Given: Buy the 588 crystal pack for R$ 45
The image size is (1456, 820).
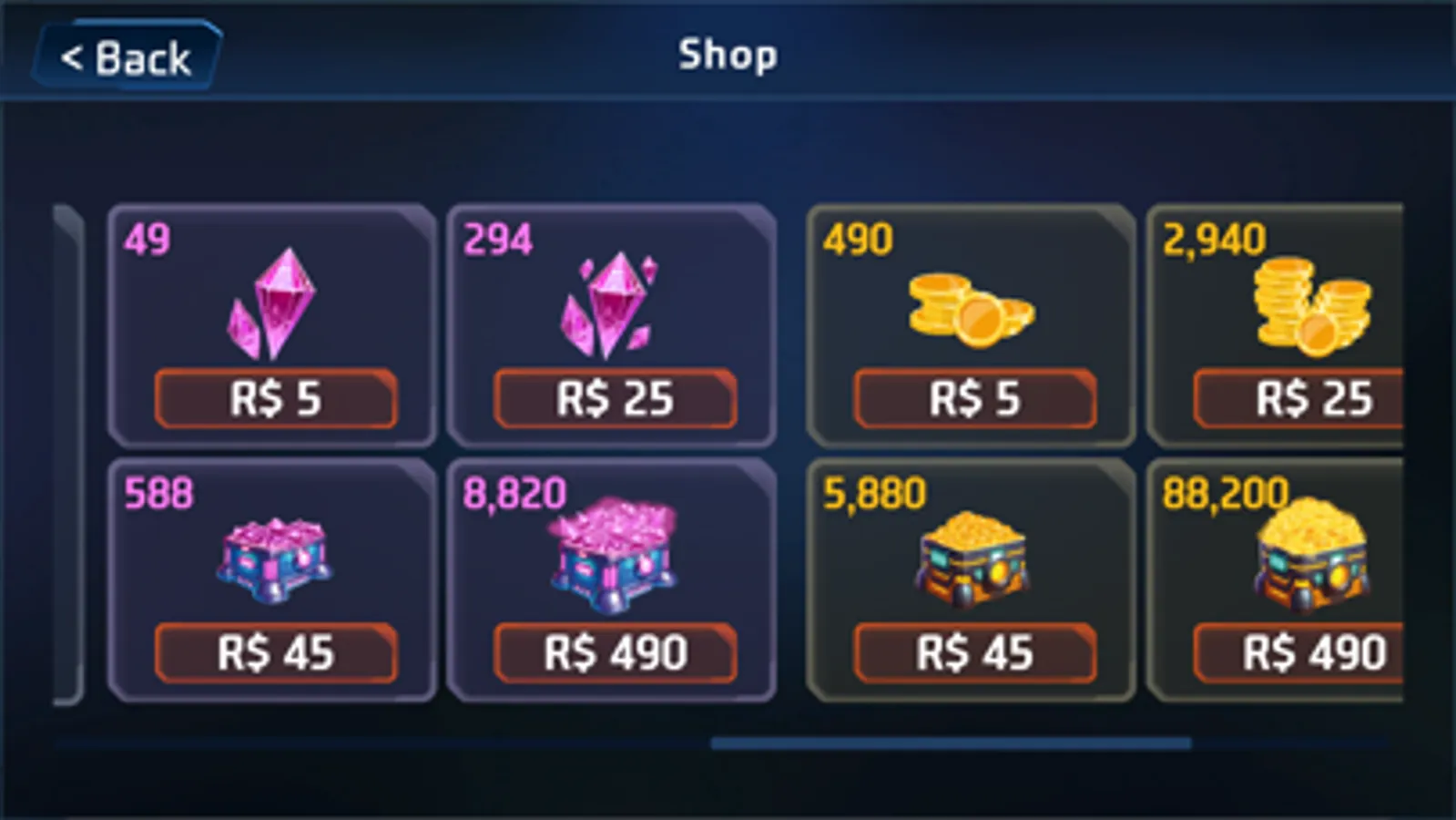Looking at the screenshot, I should [273, 653].
